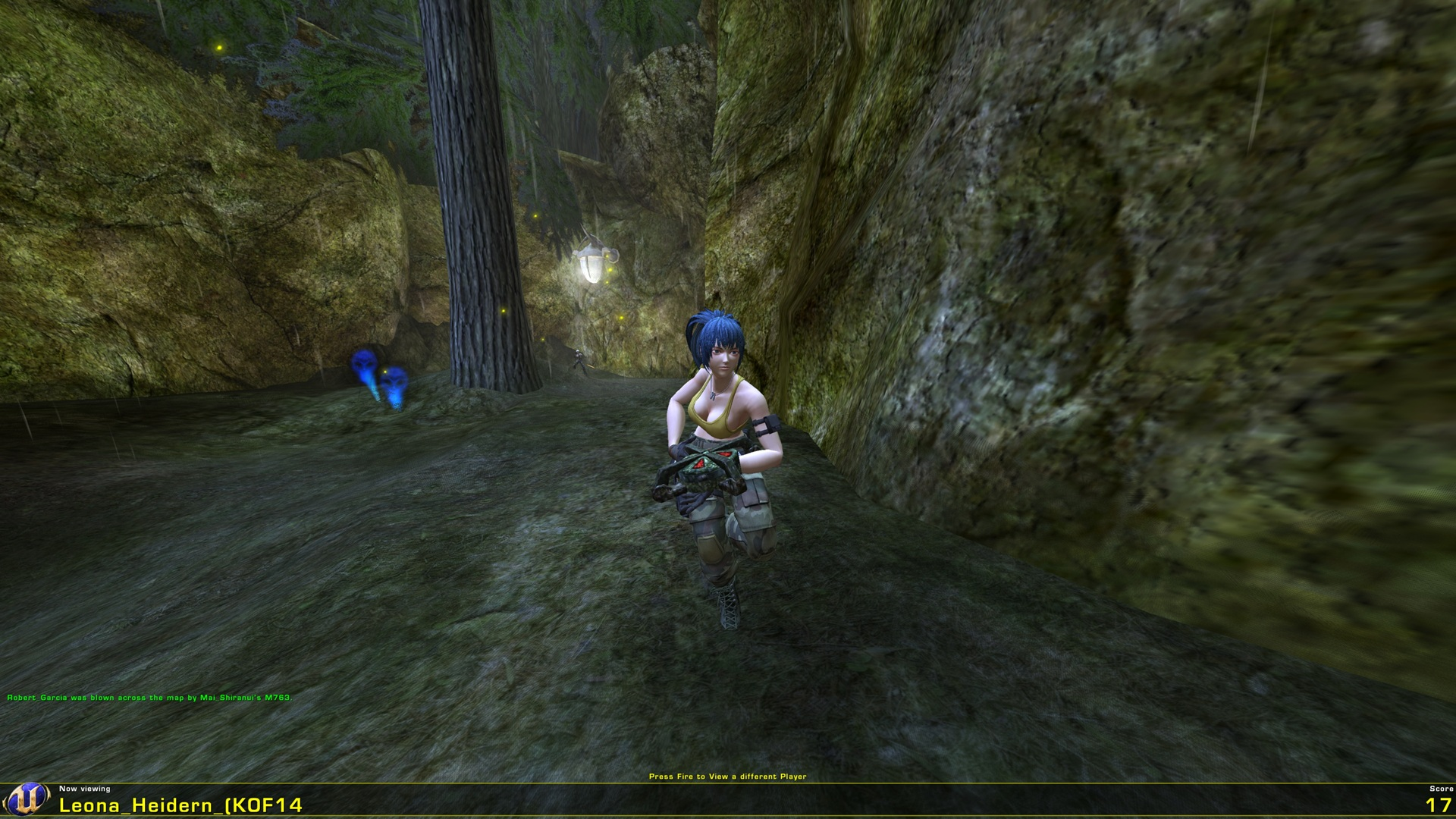Click the Press Fire to View prompt
The height and width of the screenshot is (819, 1456).
[730, 776]
